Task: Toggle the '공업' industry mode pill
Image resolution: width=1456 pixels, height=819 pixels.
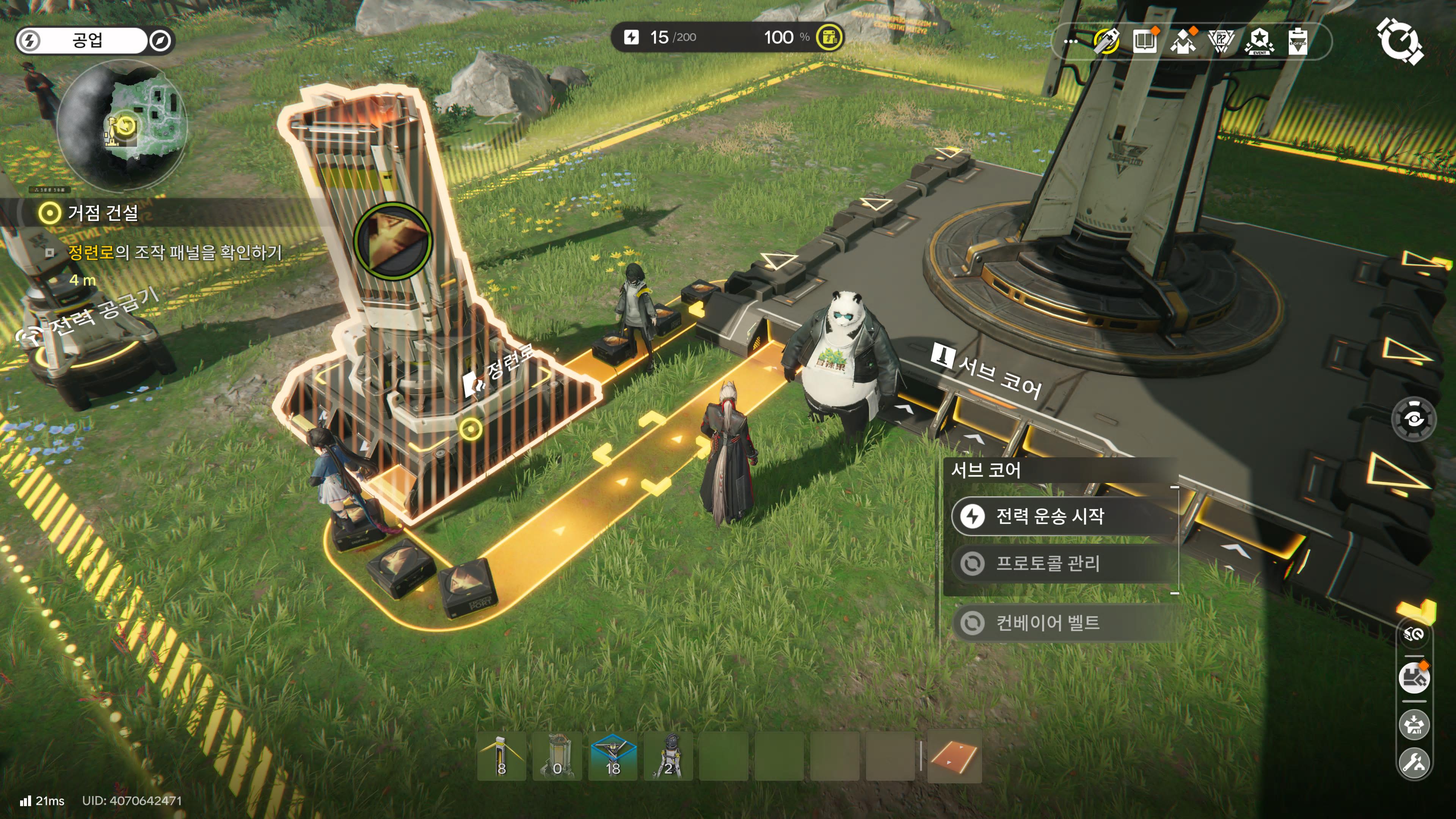Action: click(88, 41)
